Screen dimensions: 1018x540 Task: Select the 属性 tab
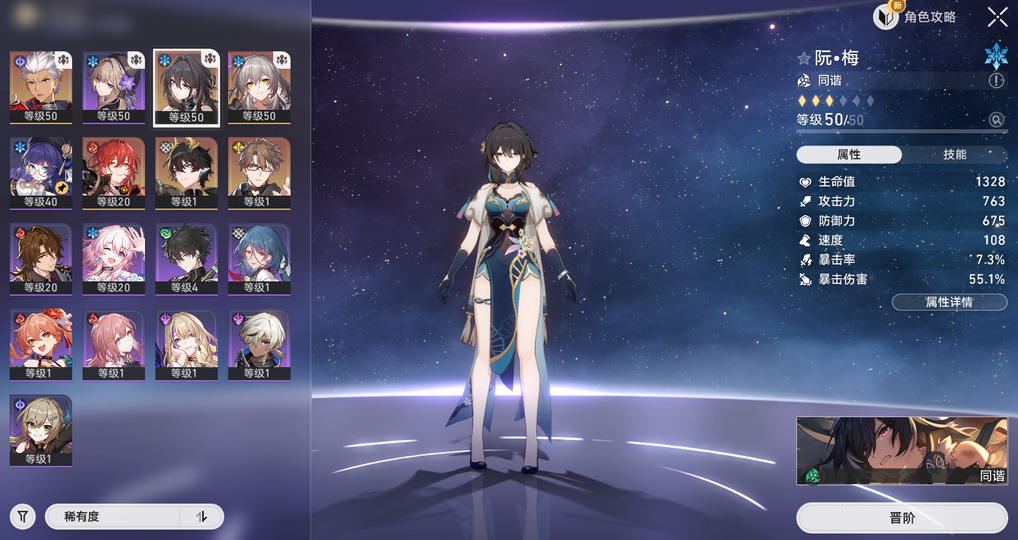point(849,155)
